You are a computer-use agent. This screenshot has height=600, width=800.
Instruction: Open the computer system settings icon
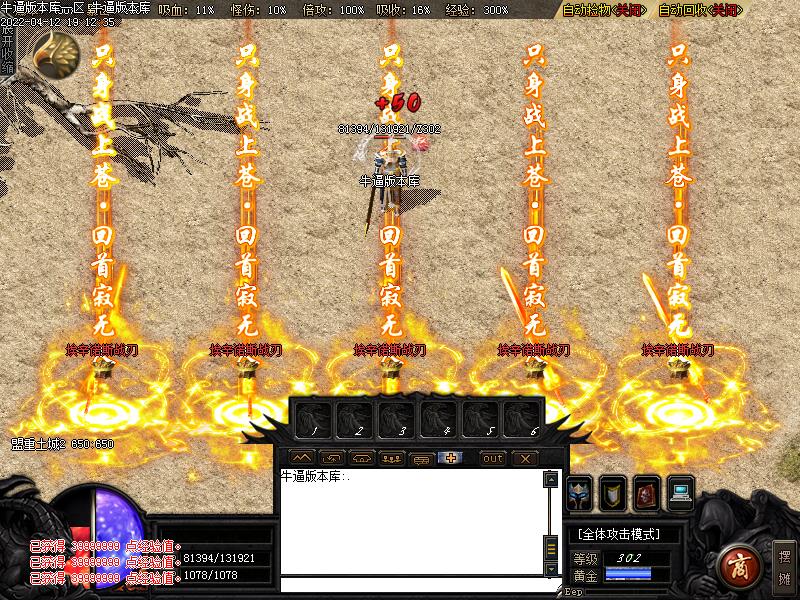(682, 492)
